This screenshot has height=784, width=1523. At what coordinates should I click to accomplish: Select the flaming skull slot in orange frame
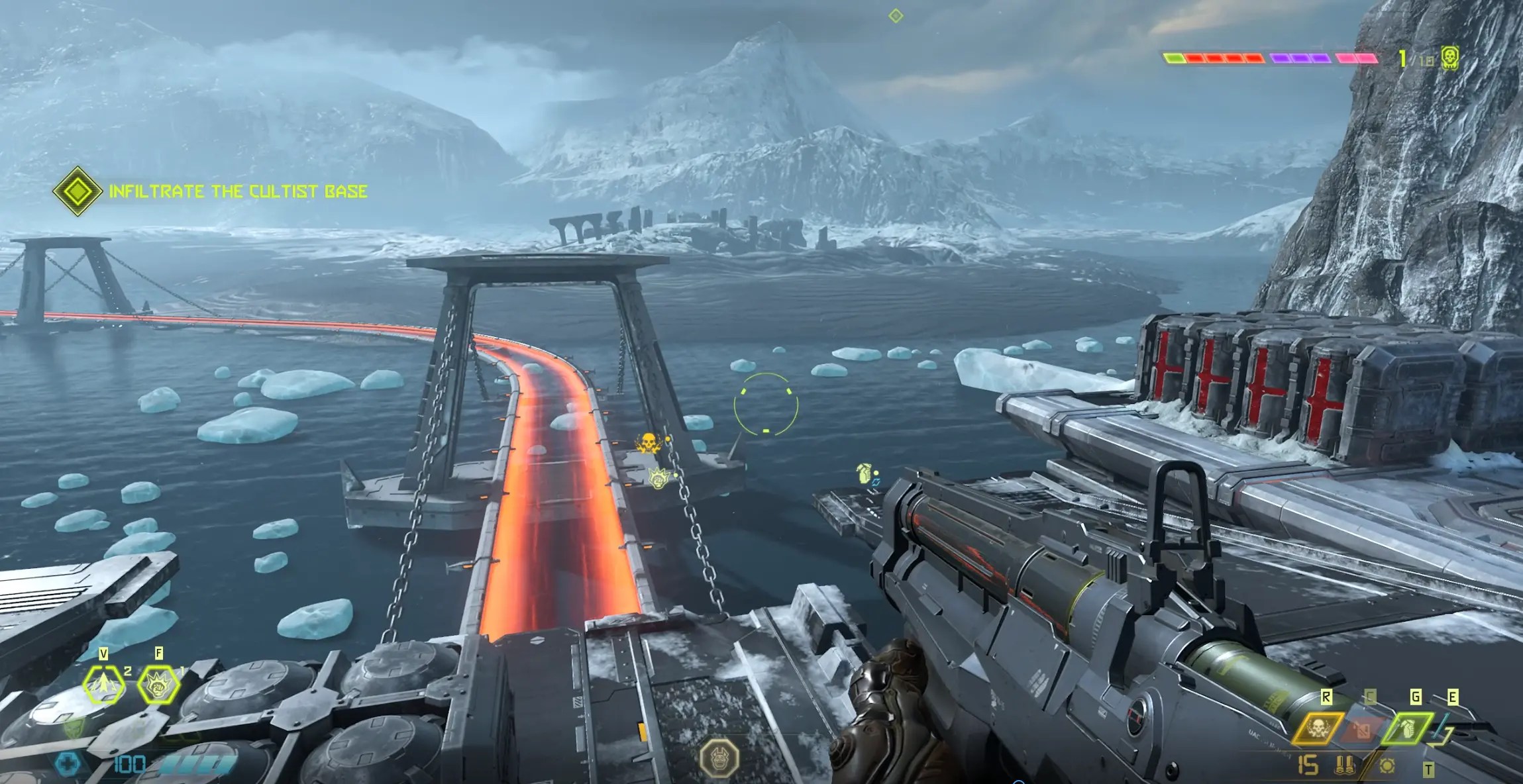[1318, 729]
